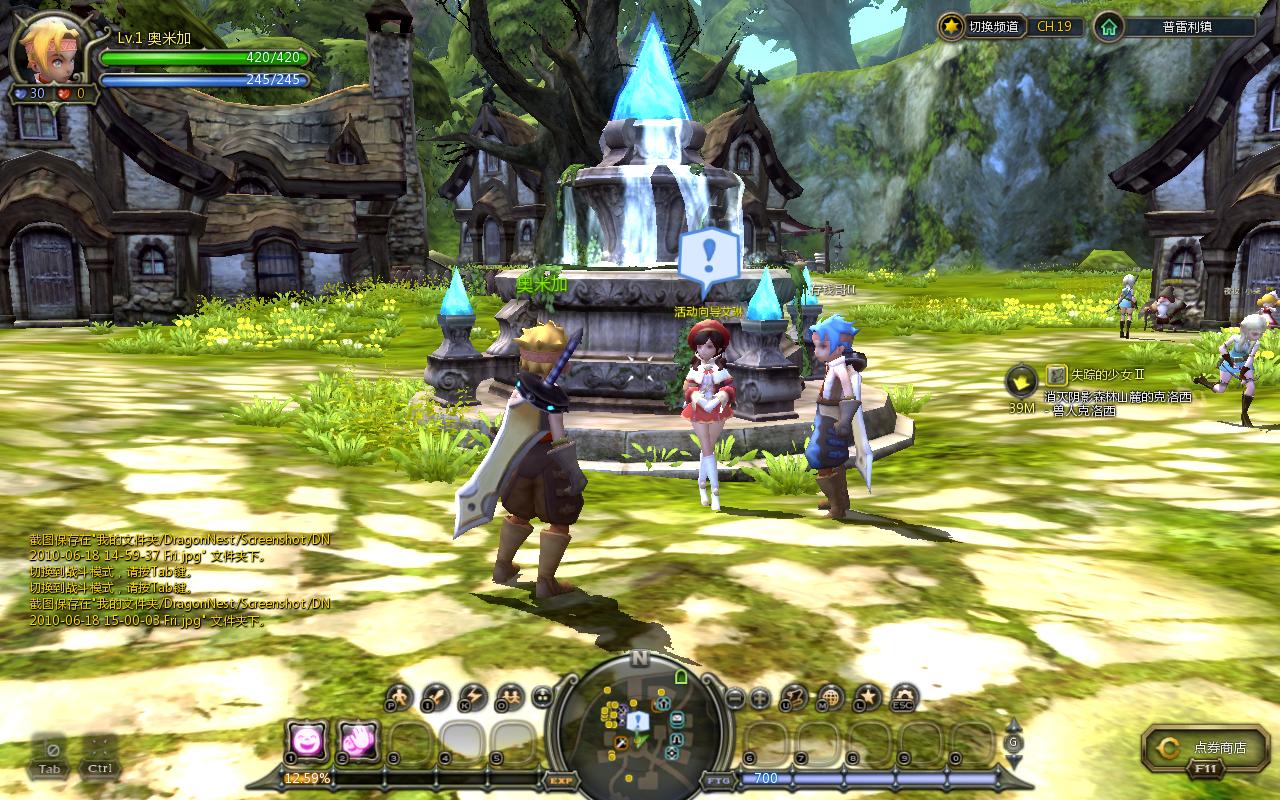
Task: Use the pink waving hand skill slot
Action: coord(359,740)
